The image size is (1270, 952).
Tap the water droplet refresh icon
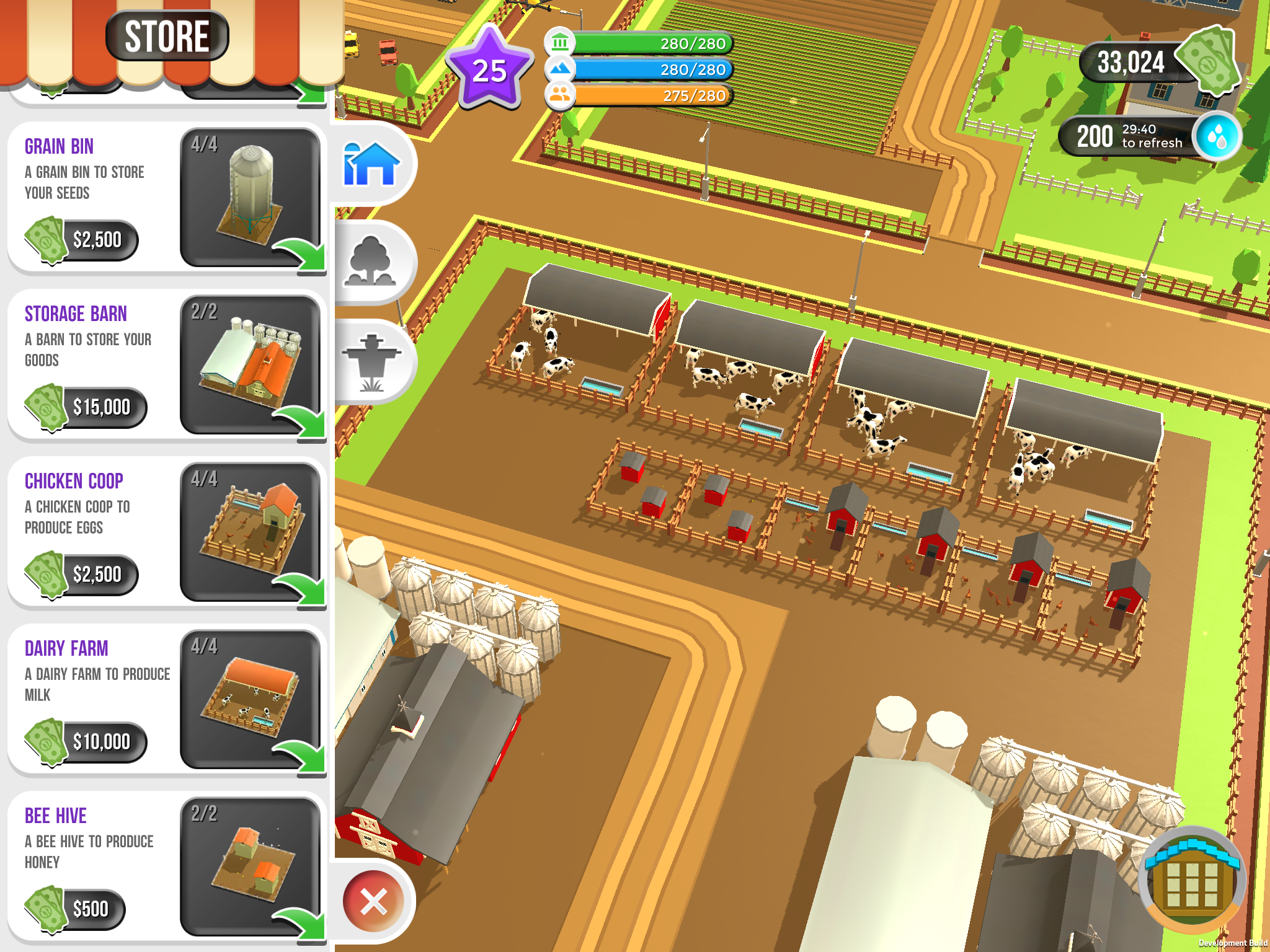(x=1217, y=136)
